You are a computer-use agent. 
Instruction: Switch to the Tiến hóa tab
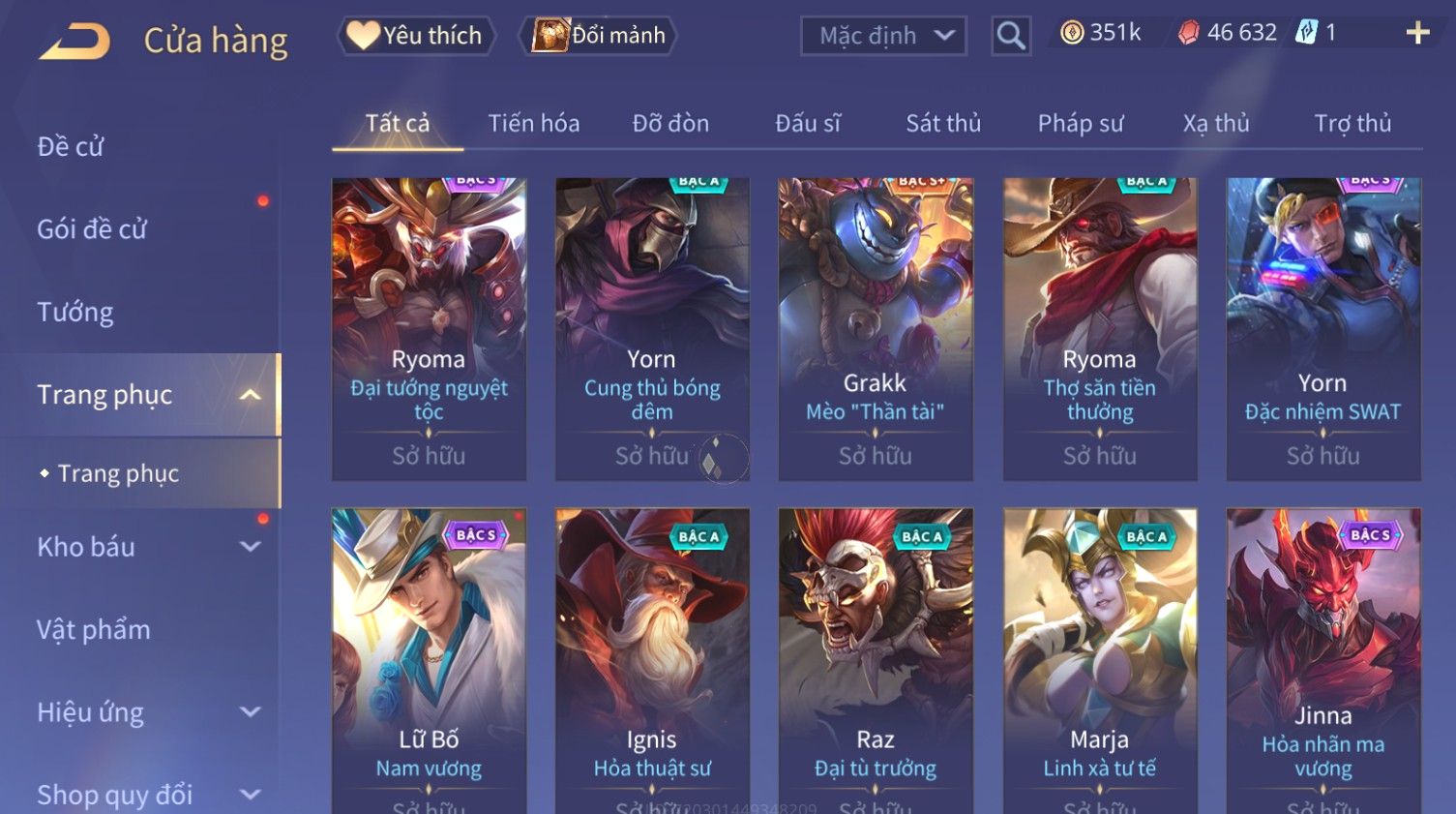533,123
